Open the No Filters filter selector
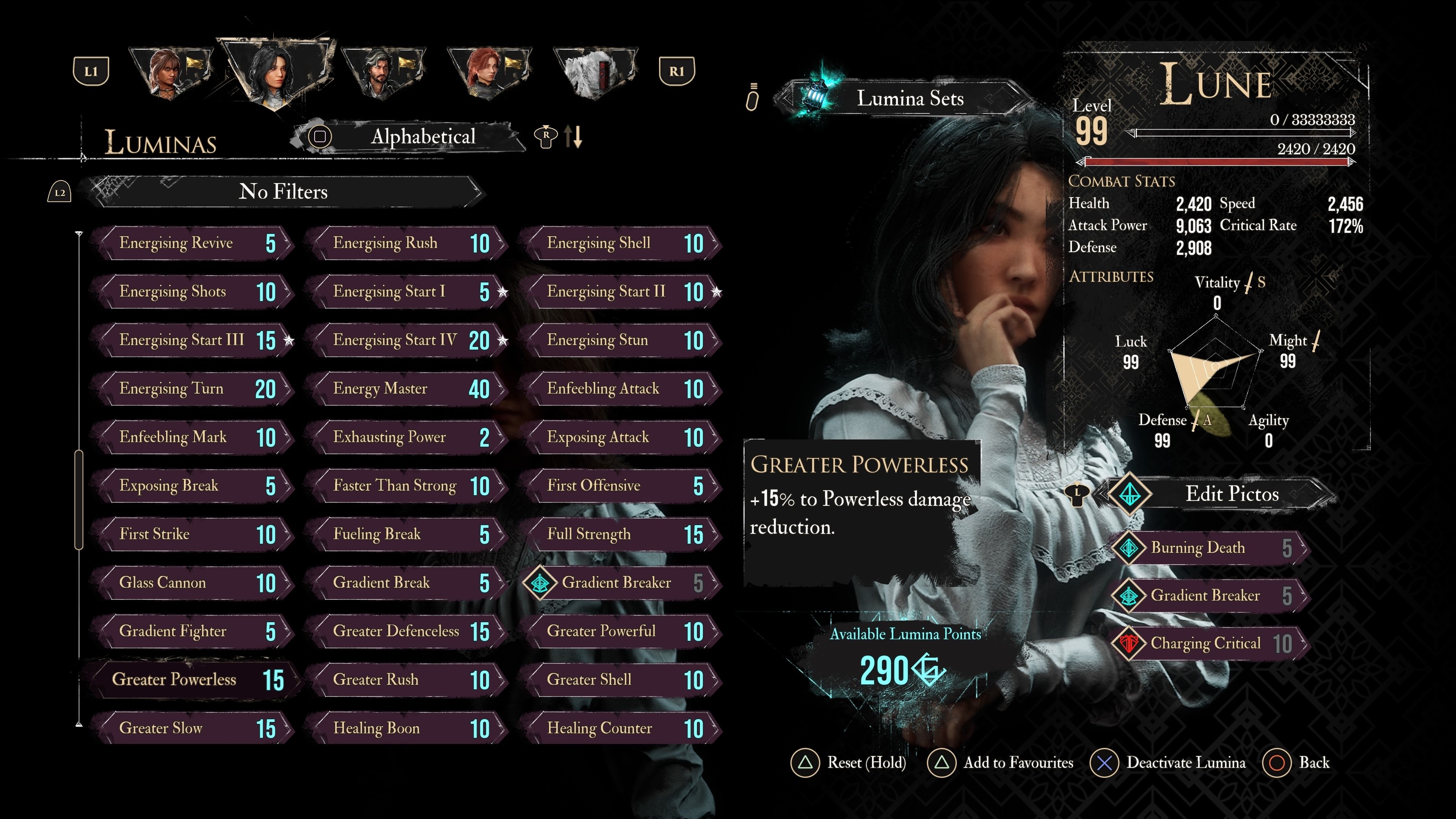Image resolution: width=1456 pixels, height=819 pixels. click(282, 191)
